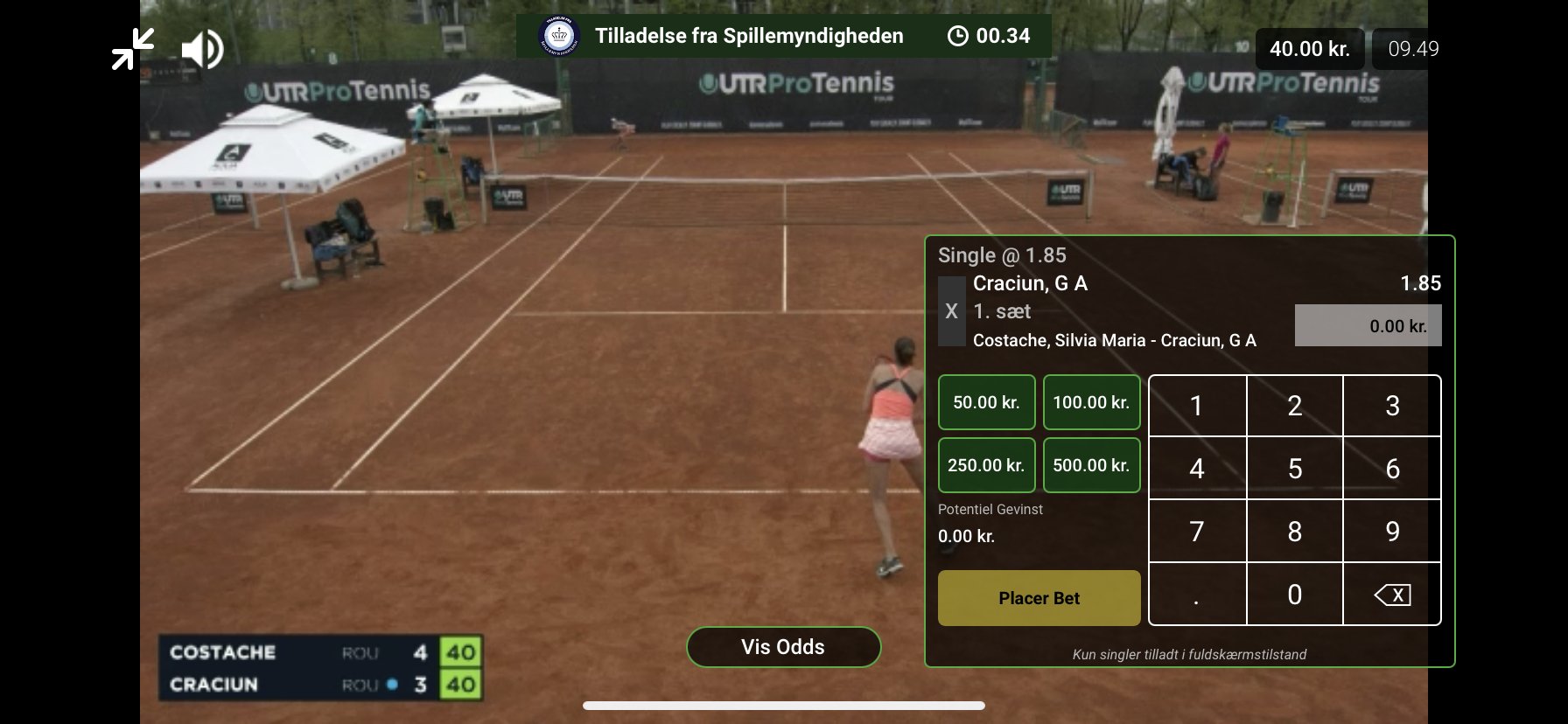
Task: Enter digit 3 on the keypad
Action: (1392, 406)
